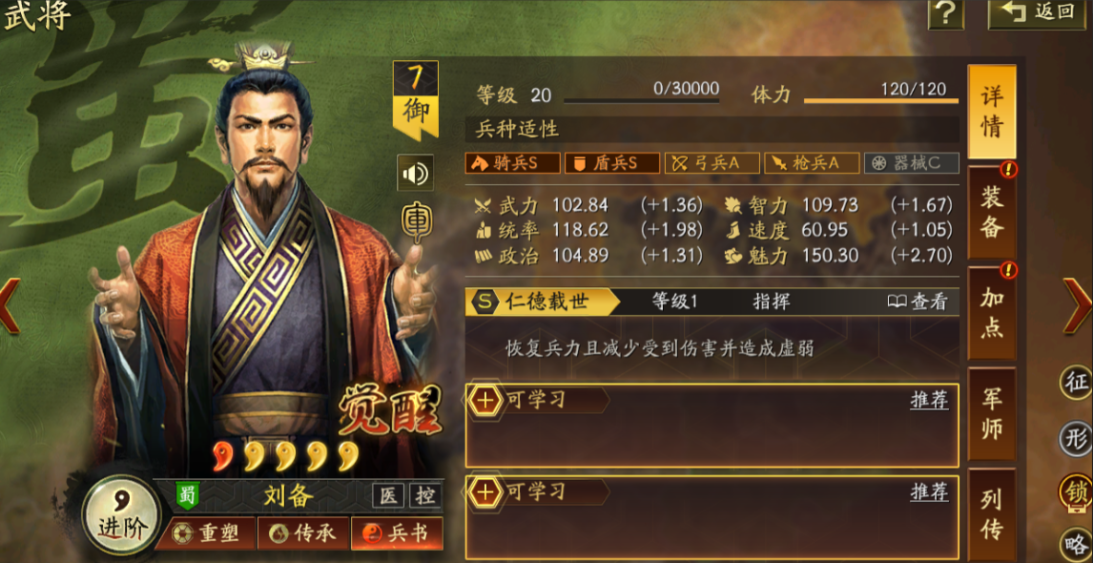Go to next general with right arrow
Screen dimensions: 1093x563
[x=1076, y=305]
